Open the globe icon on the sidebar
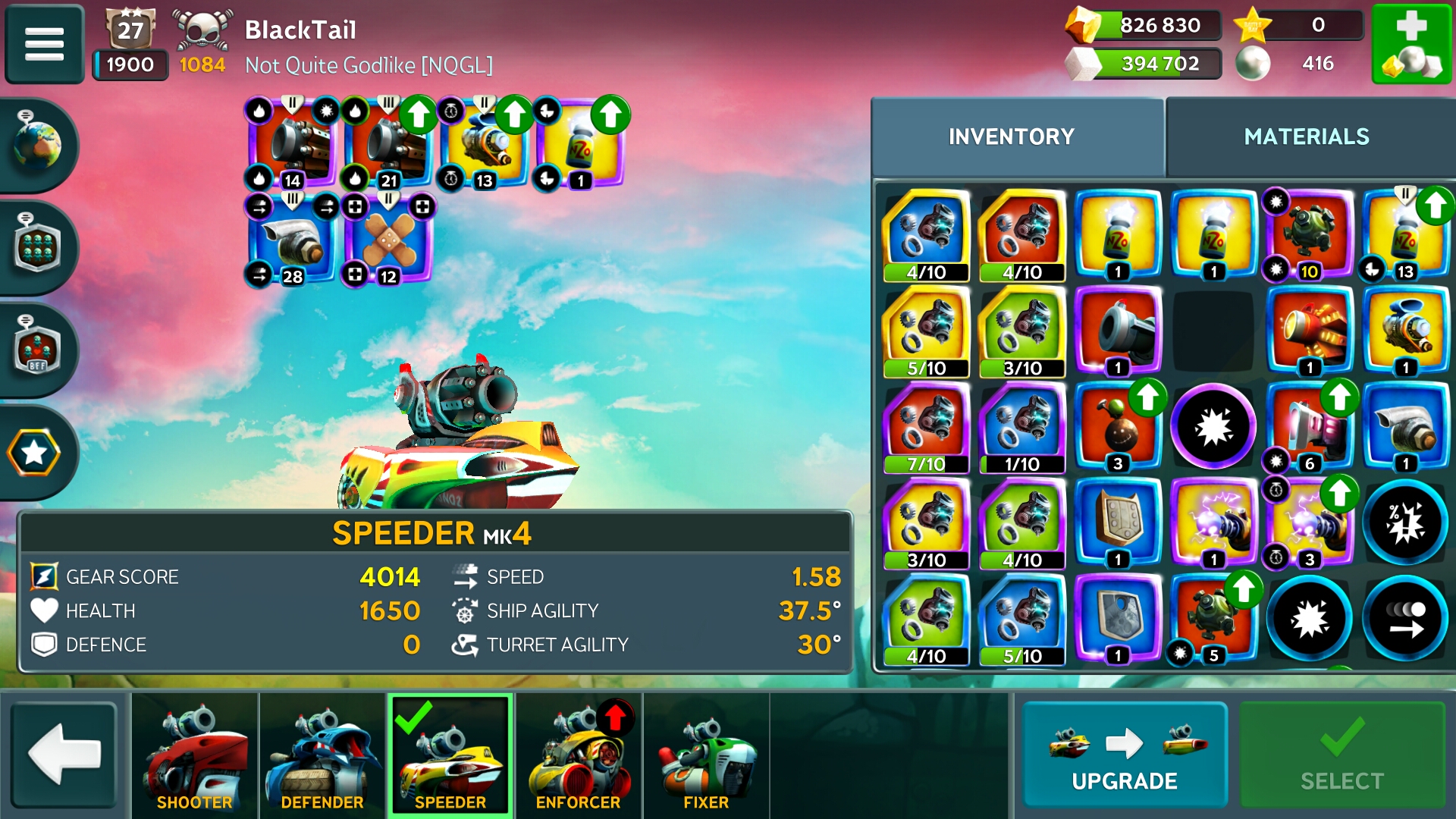The height and width of the screenshot is (819, 1456). (36, 144)
